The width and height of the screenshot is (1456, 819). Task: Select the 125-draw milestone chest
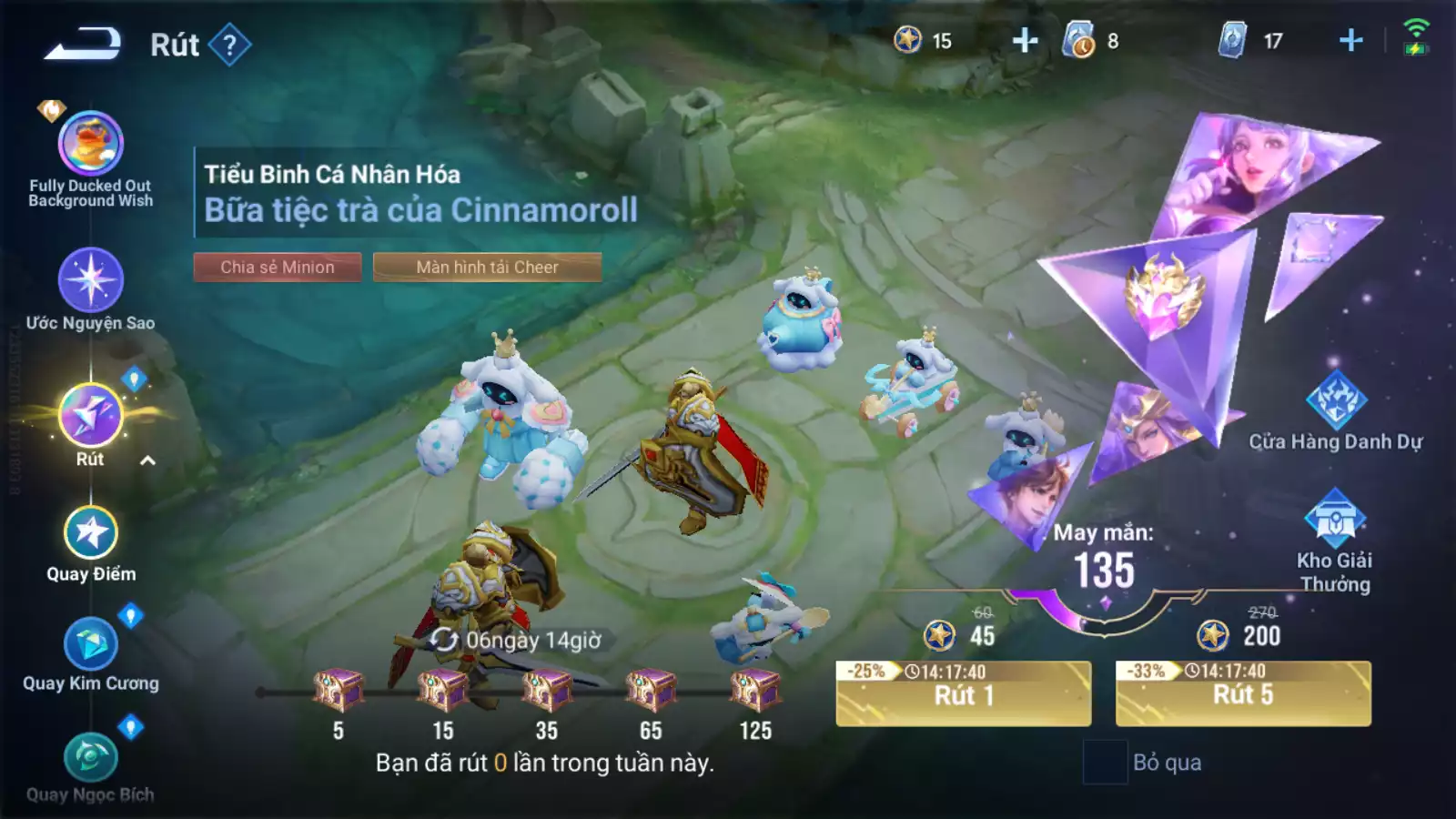[x=755, y=691]
